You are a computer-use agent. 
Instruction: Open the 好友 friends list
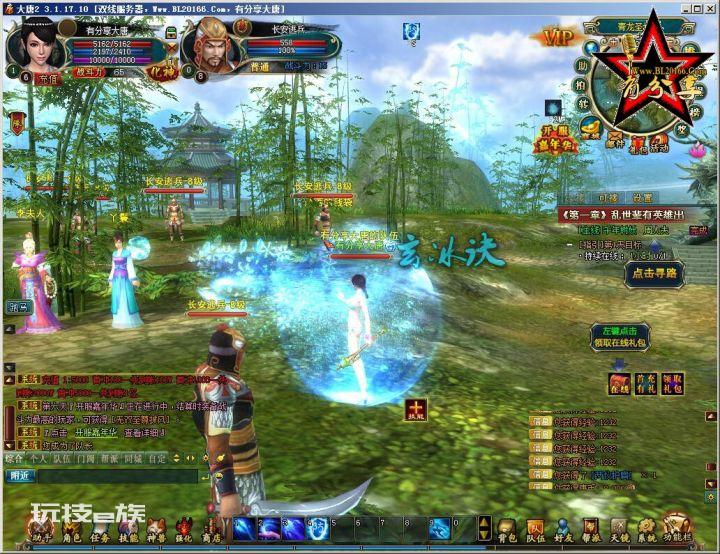tap(565, 530)
